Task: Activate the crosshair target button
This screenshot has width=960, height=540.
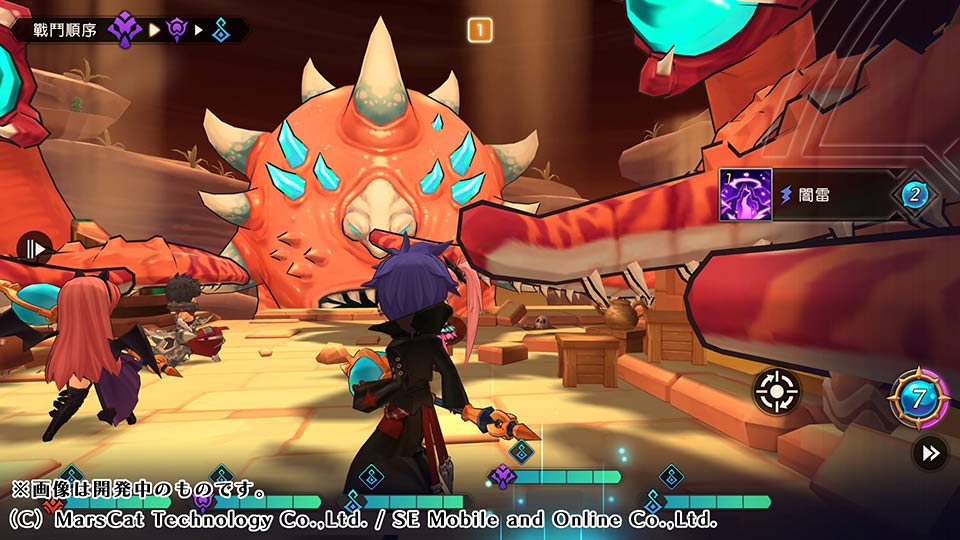Action: point(776,391)
